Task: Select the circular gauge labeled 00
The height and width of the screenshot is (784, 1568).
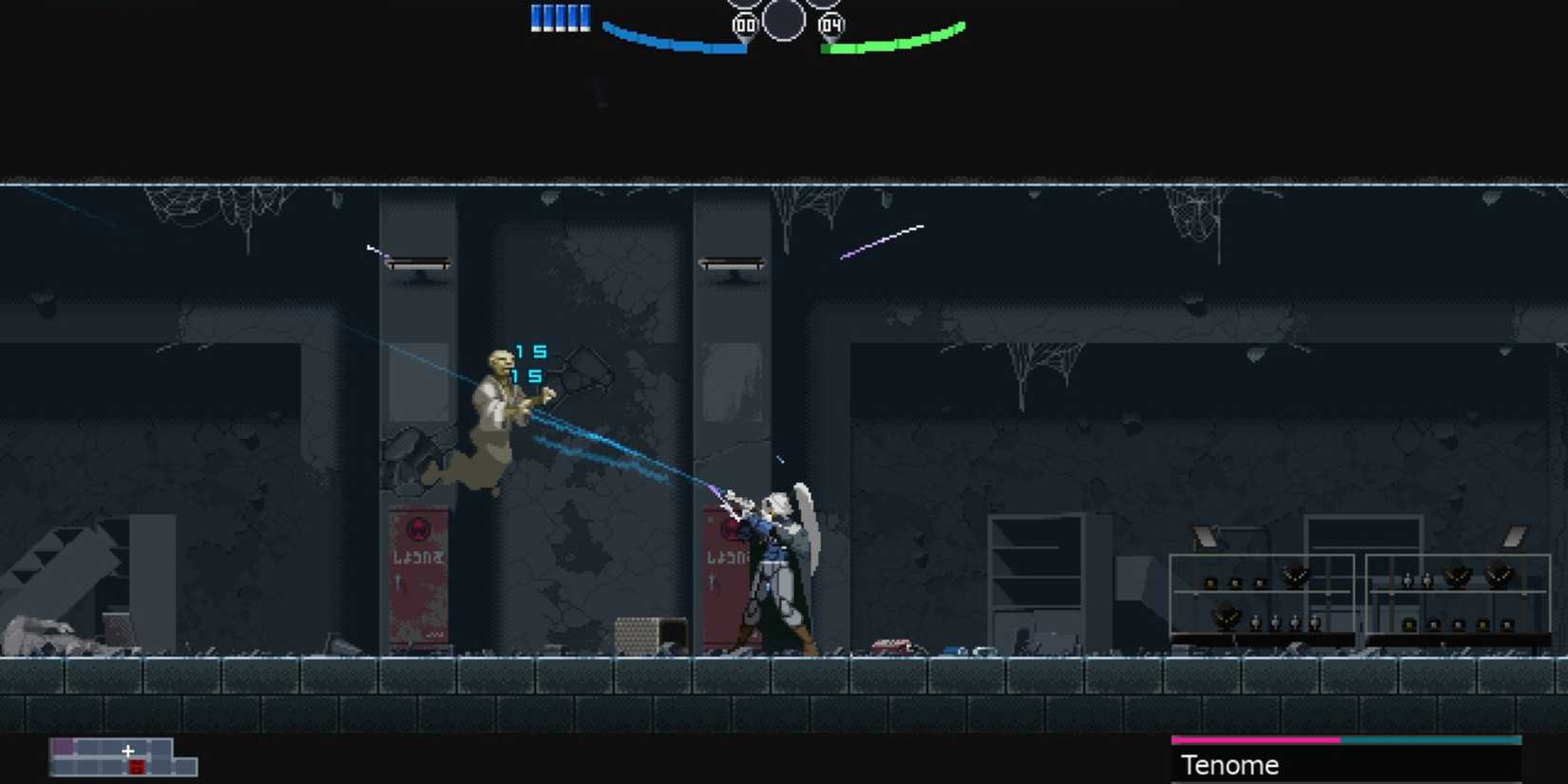Action: click(743, 24)
